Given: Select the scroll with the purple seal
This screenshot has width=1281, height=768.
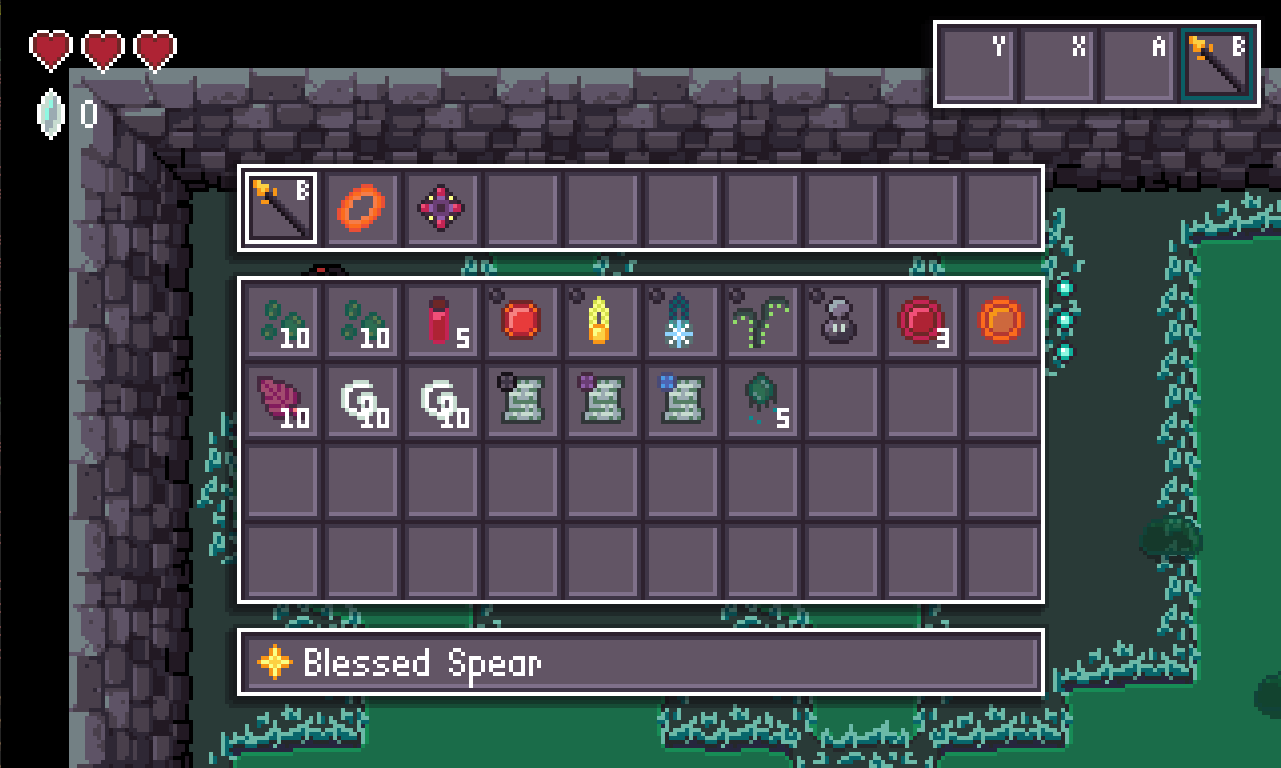Looking at the screenshot, I should click(x=602, y=400).
